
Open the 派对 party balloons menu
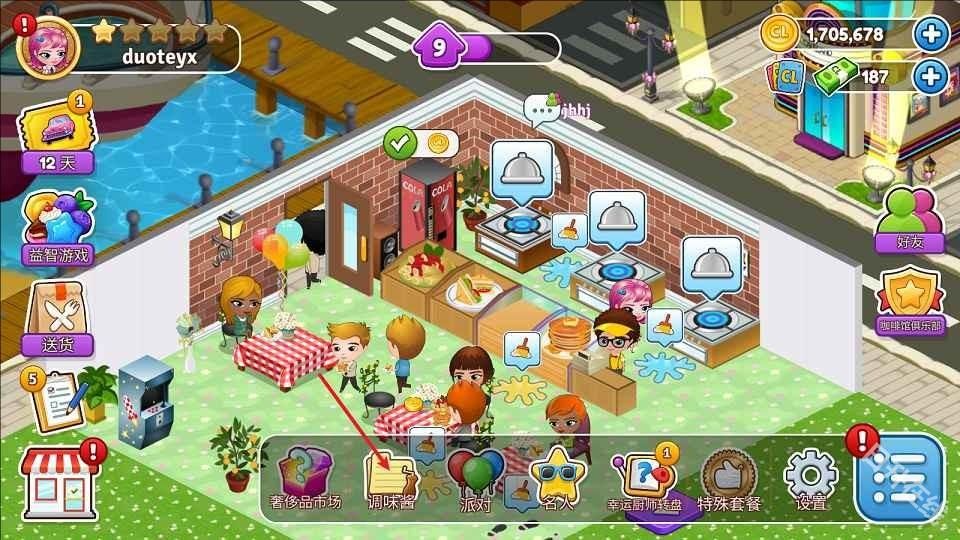pos(476,478)
